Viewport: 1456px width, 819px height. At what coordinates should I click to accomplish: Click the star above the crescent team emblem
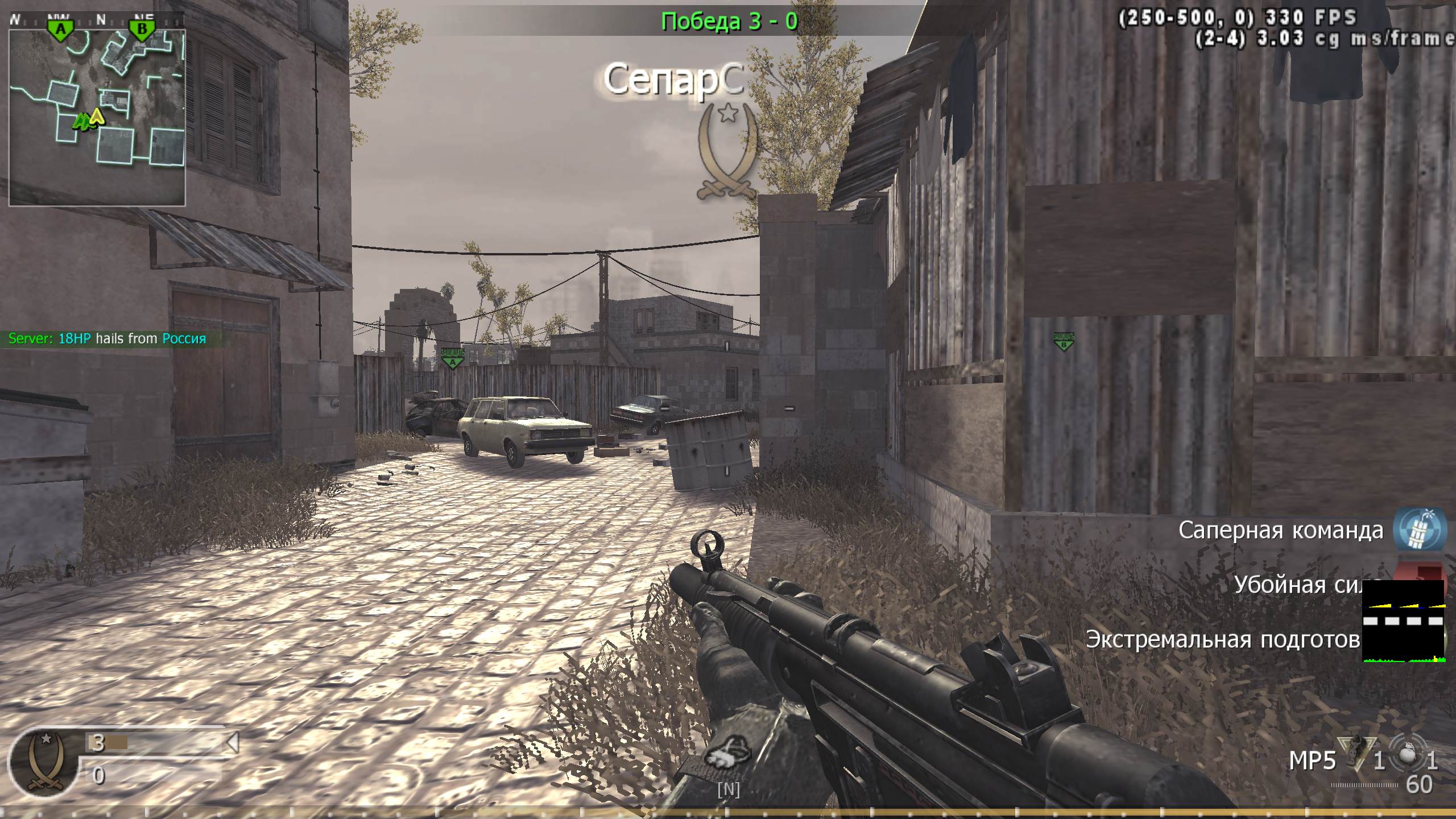click(729, 113)
